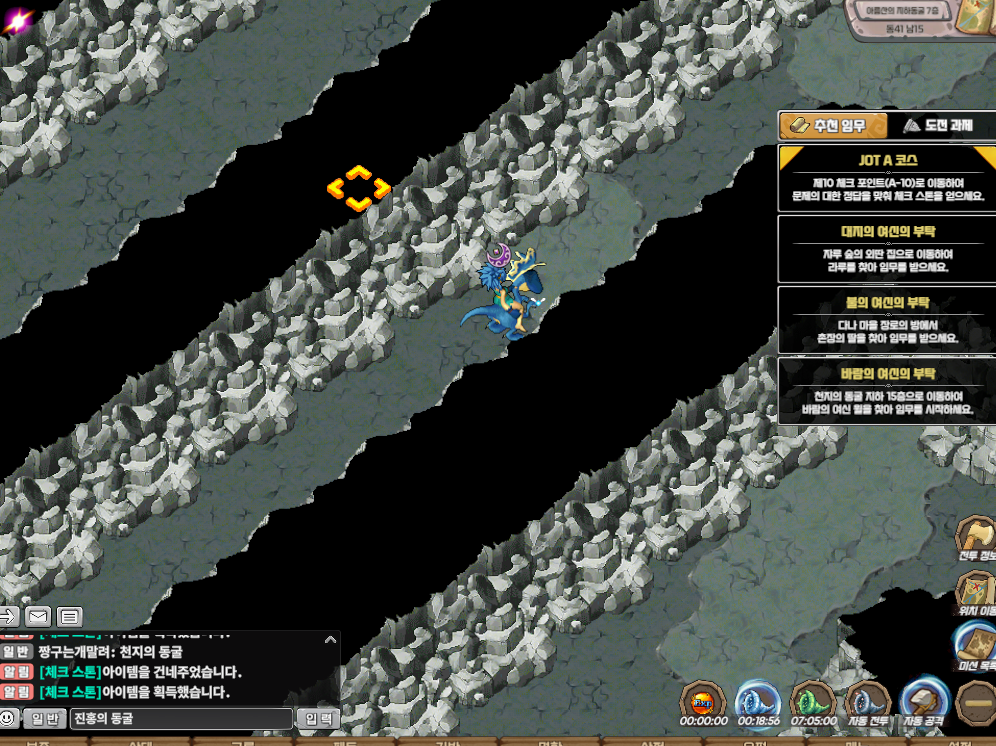Open 전투 정보 axe icon
The image size is (996, 746).
click(x=975, y=539)
